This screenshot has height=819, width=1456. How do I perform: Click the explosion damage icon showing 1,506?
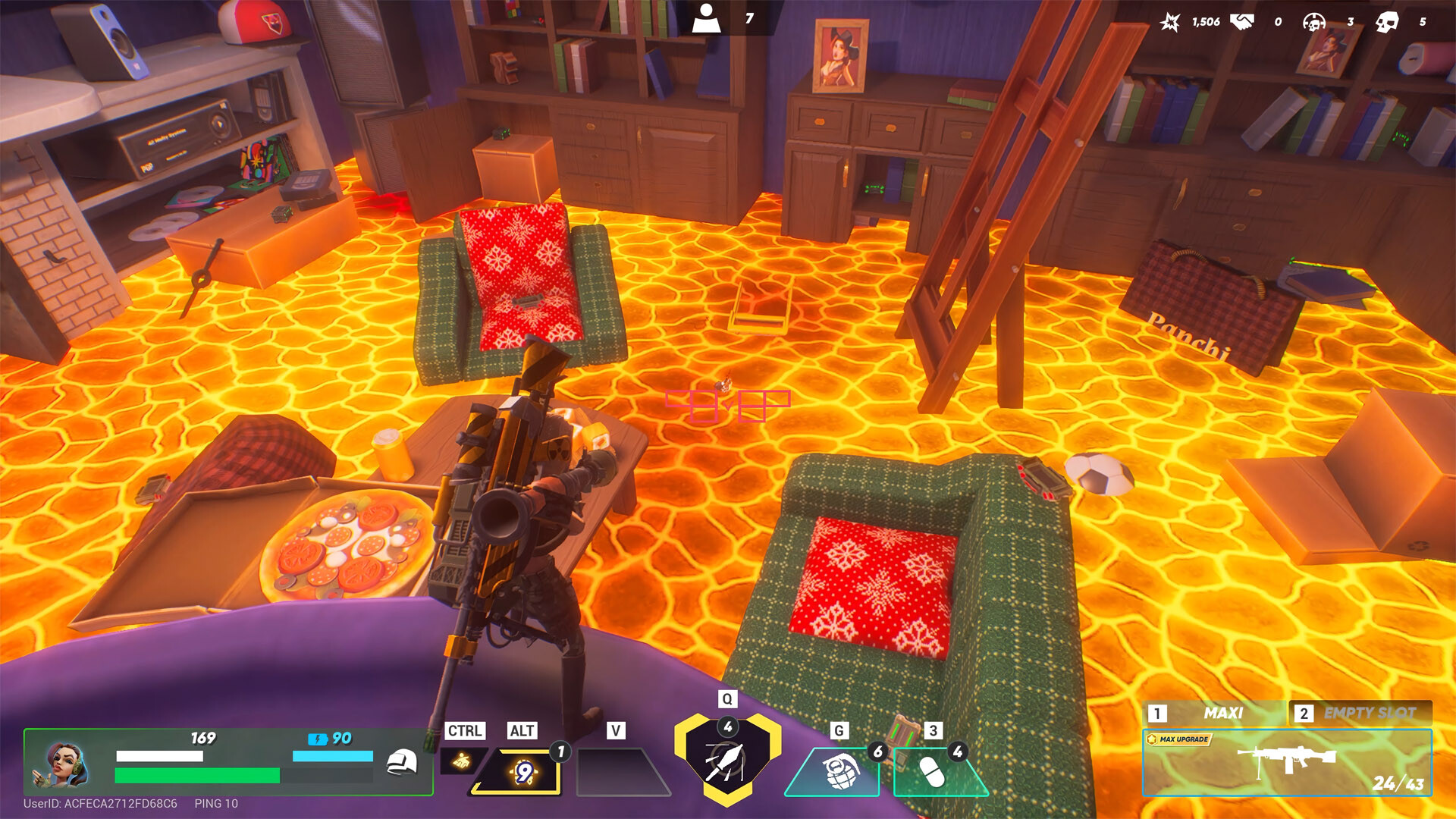[1172, 21]
